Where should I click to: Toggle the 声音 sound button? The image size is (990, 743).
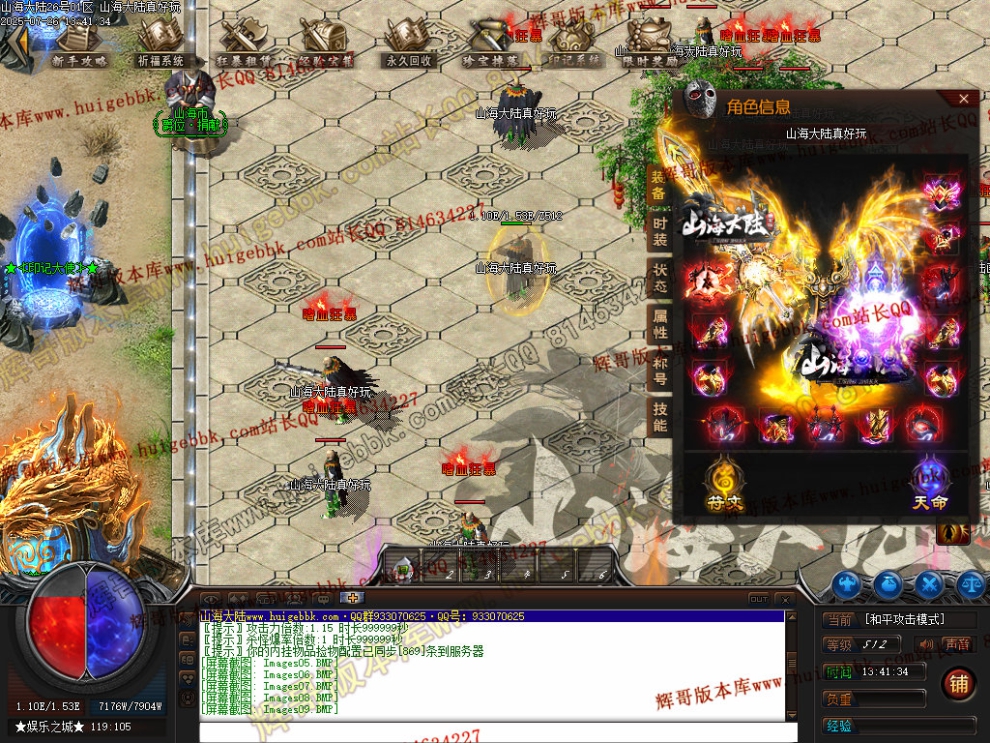[957, 645]
